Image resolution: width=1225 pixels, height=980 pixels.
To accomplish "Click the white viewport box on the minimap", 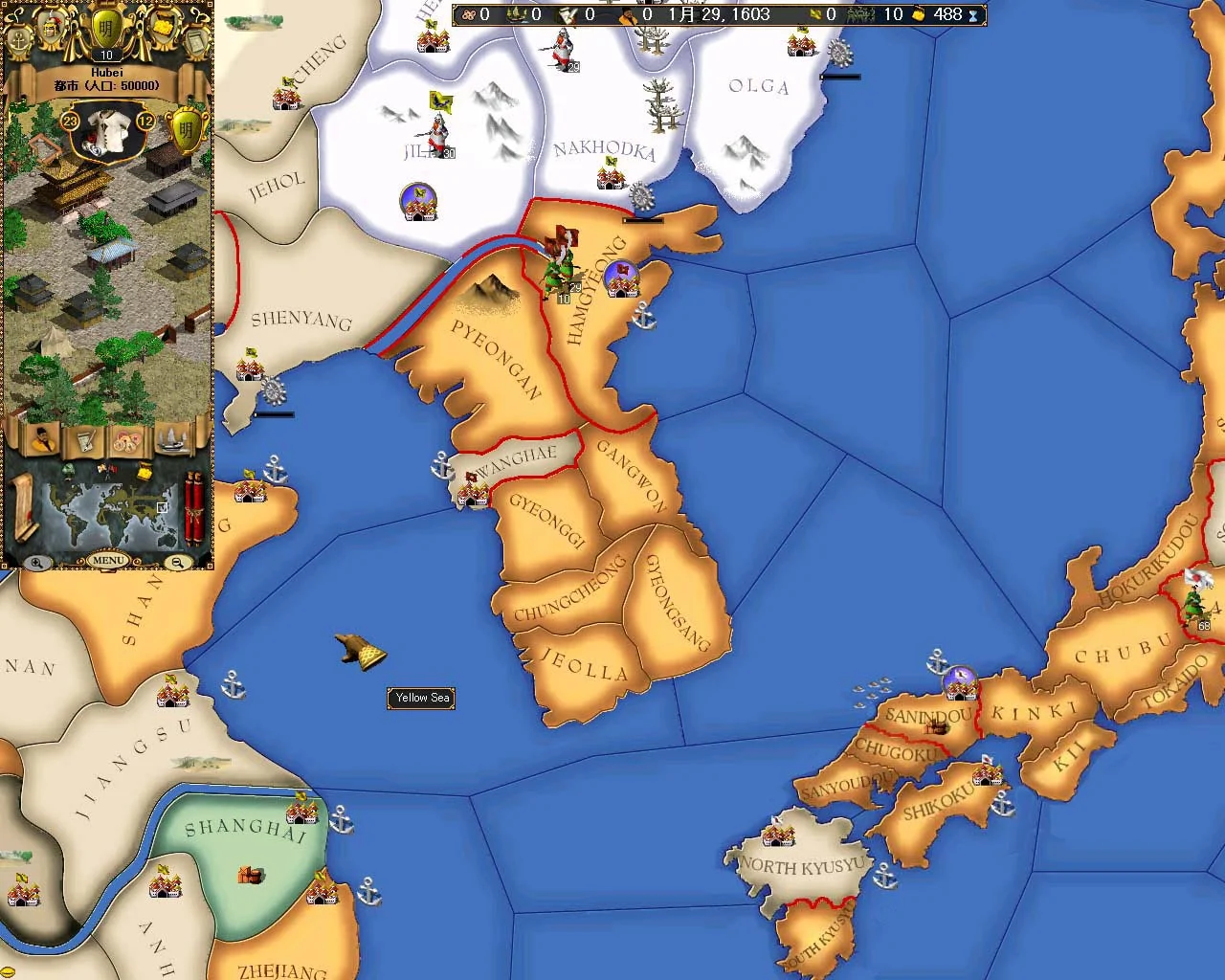I will pos(163,507).
